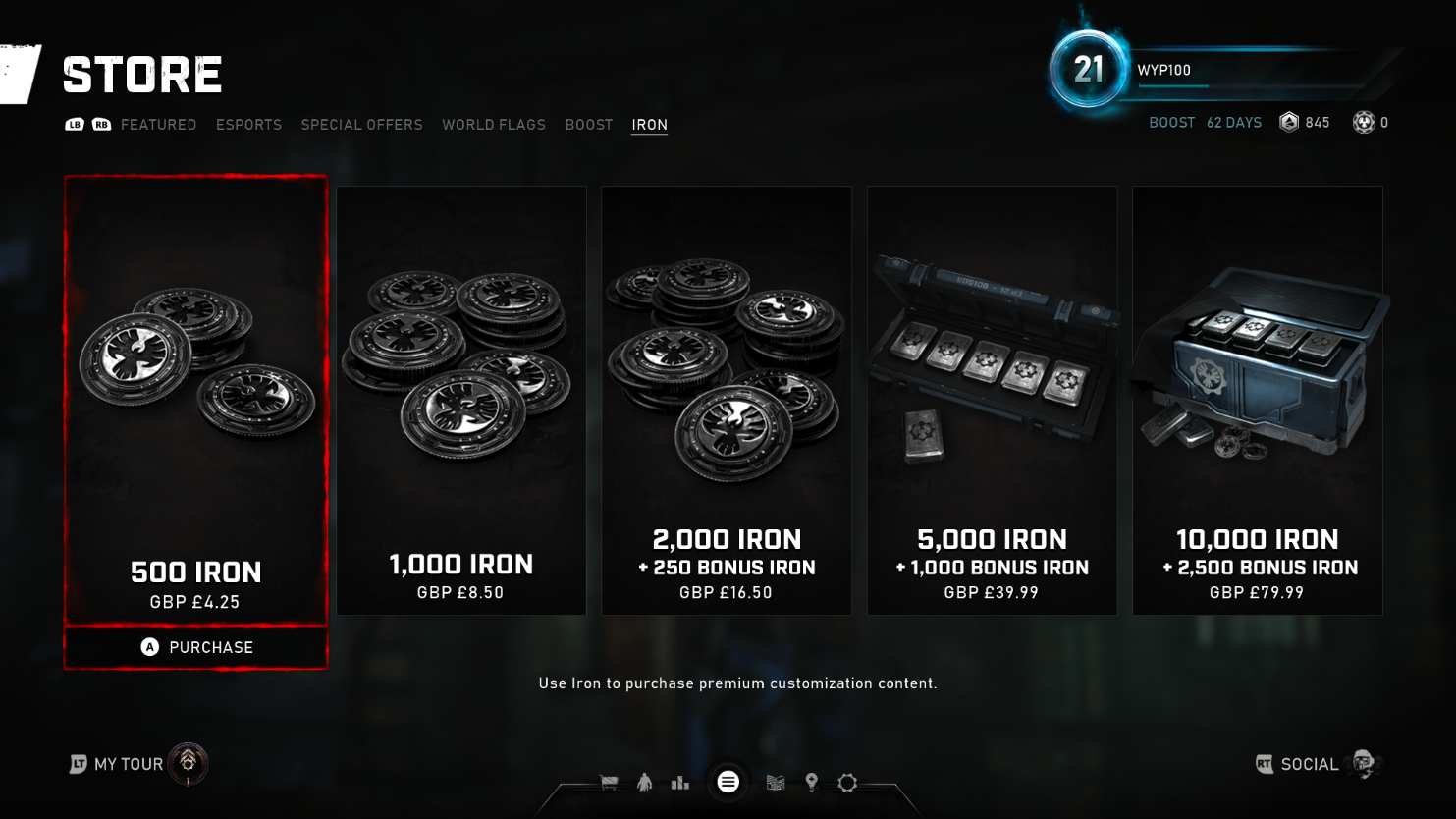Open the center main menu button
Viewport: 1456px width, 819px height.
(x=728, y=782)
